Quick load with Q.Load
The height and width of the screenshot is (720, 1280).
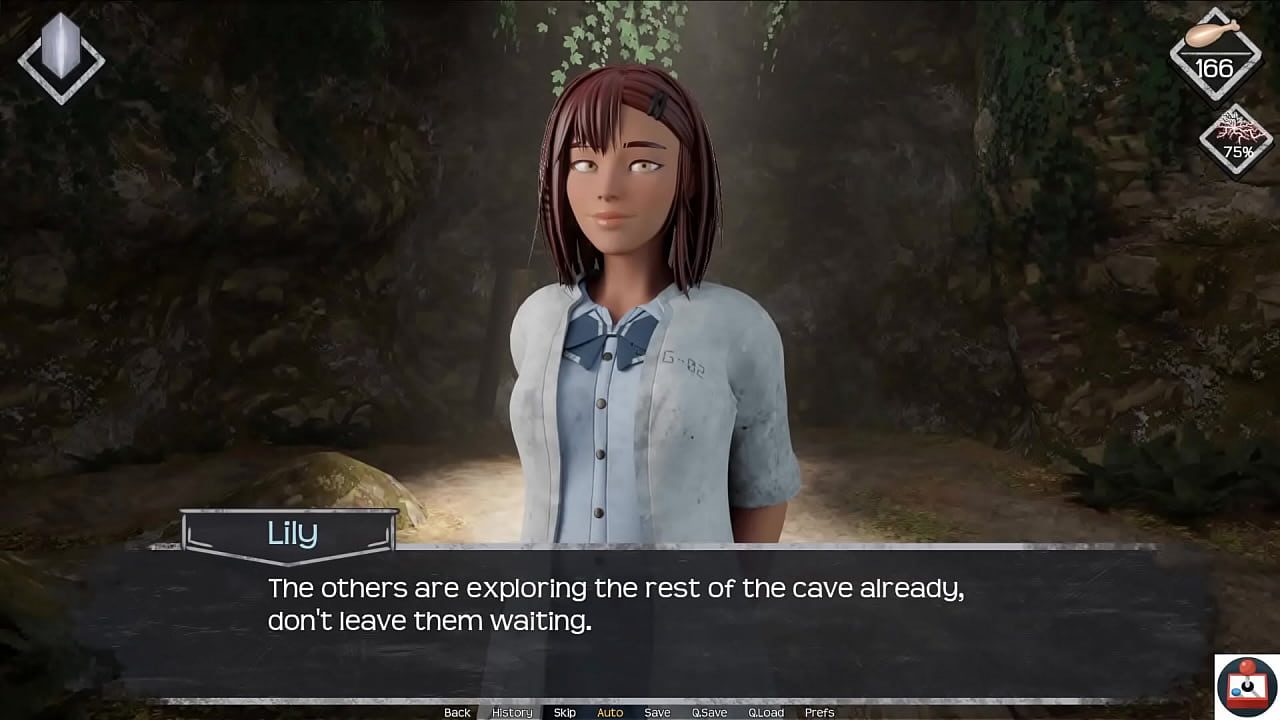766,712
